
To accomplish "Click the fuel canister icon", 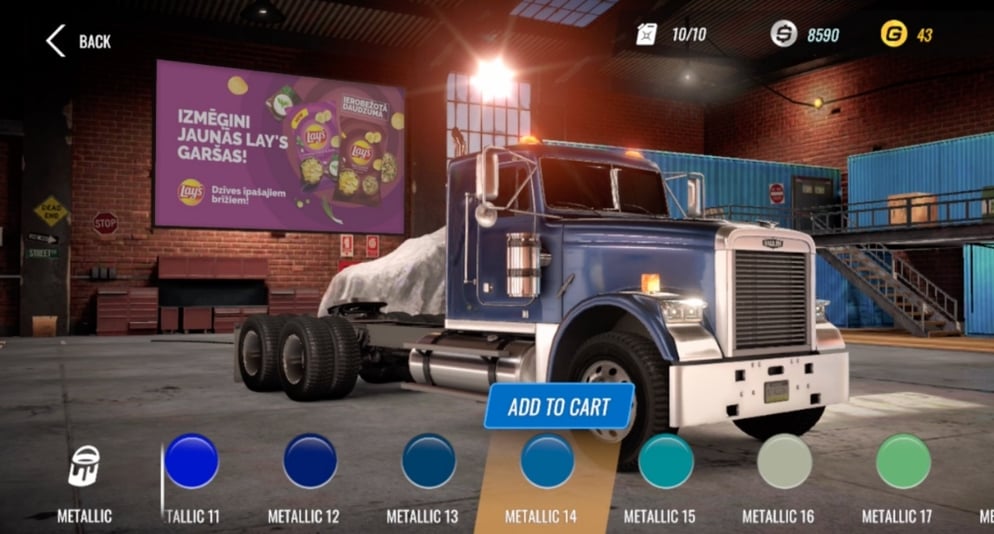I will pyautogui.click(x=646, y=35).
